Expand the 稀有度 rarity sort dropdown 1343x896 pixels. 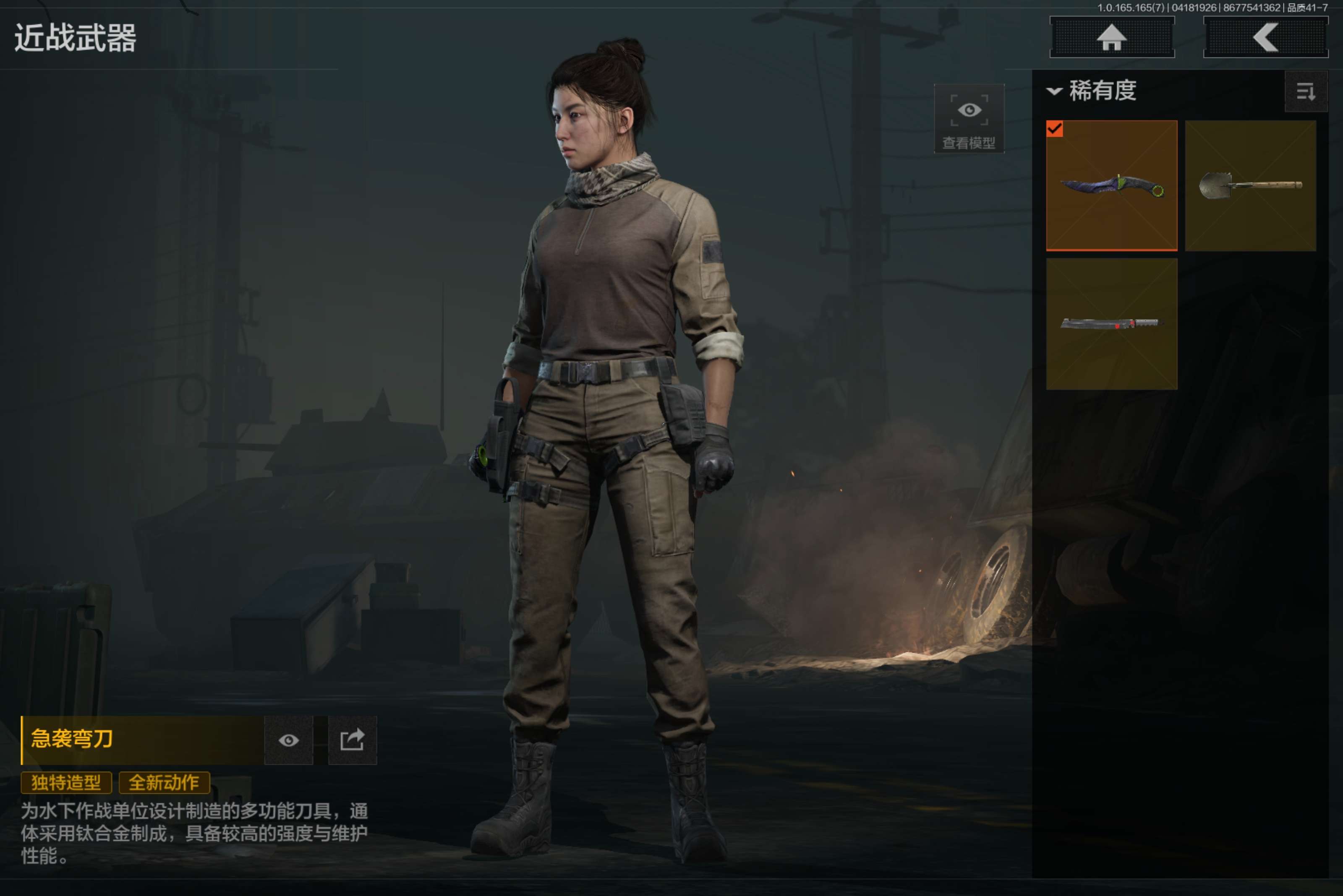[1092, 91]
